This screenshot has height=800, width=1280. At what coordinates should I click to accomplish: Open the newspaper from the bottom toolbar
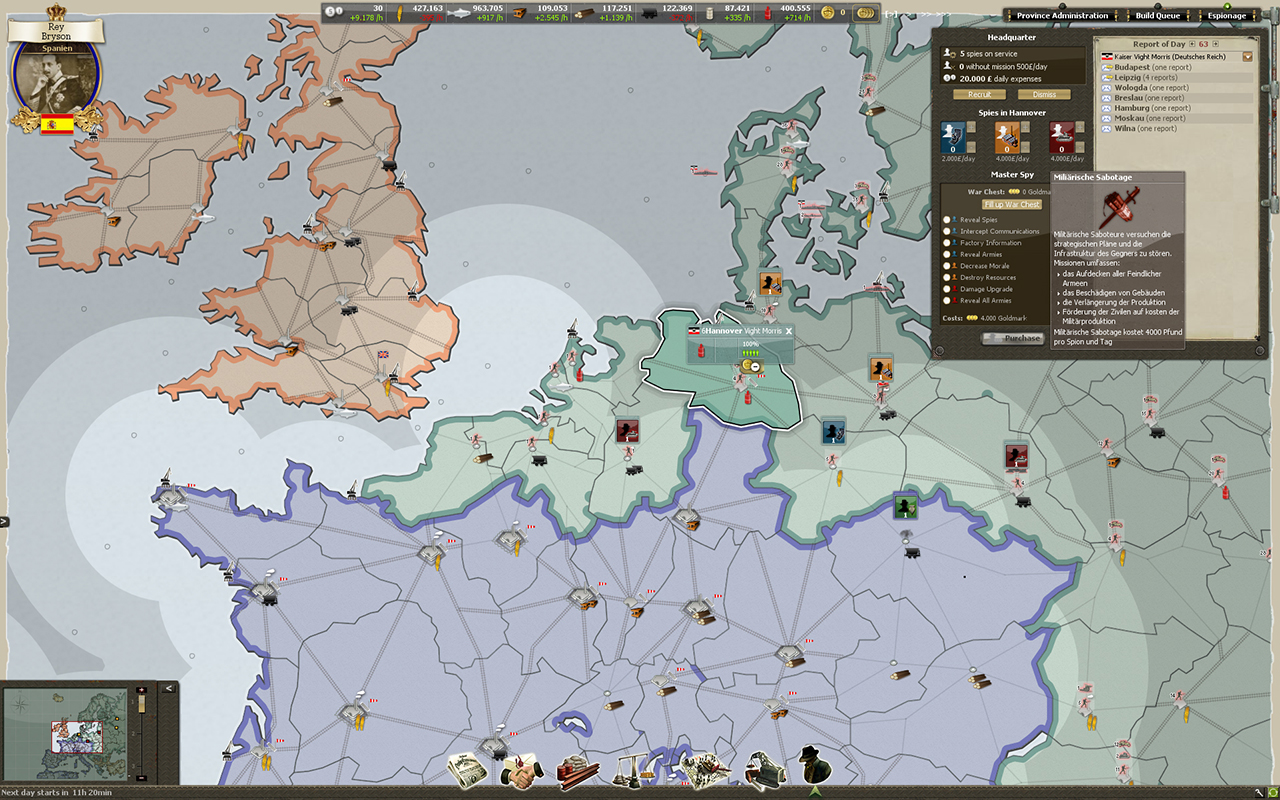[468, 769]
